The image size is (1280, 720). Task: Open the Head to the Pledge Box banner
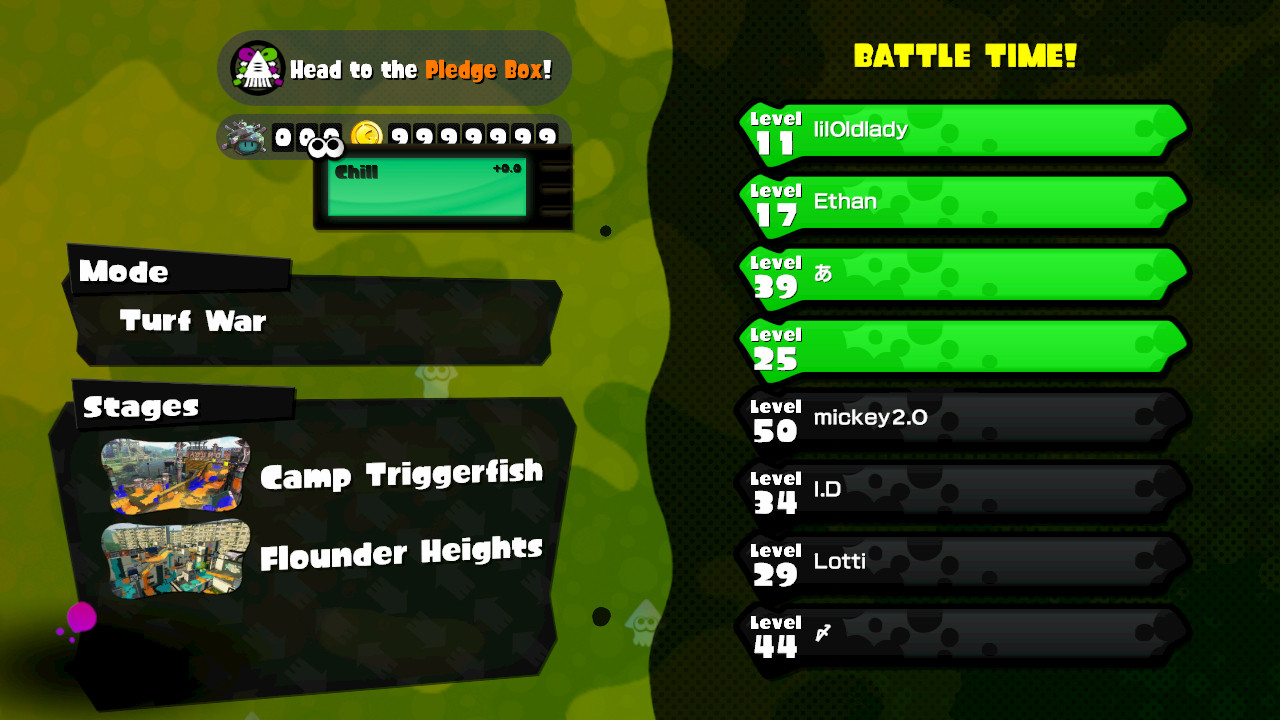click(395, 68)
